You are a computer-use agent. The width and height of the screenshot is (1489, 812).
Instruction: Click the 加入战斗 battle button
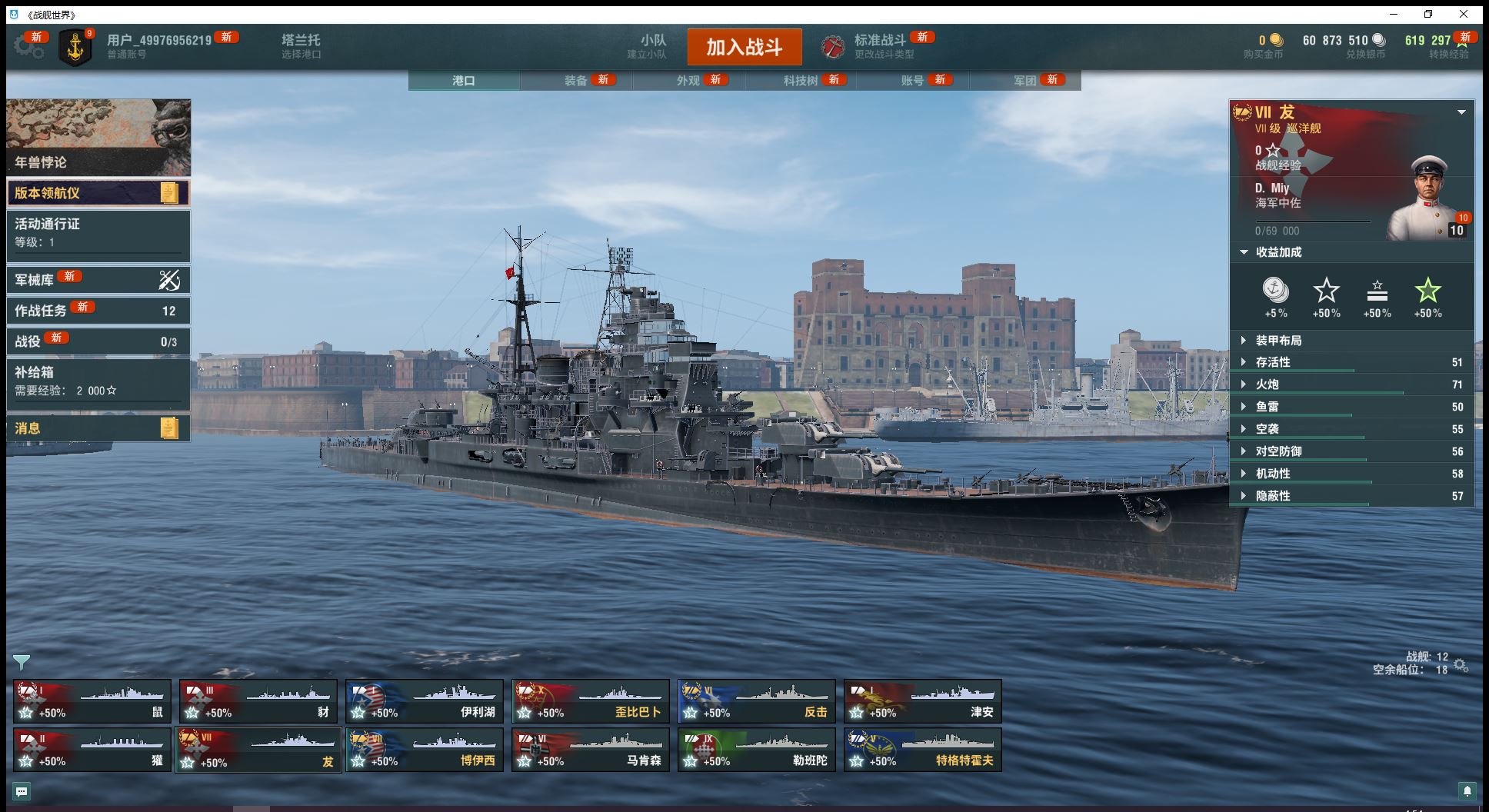pos(744,47)
